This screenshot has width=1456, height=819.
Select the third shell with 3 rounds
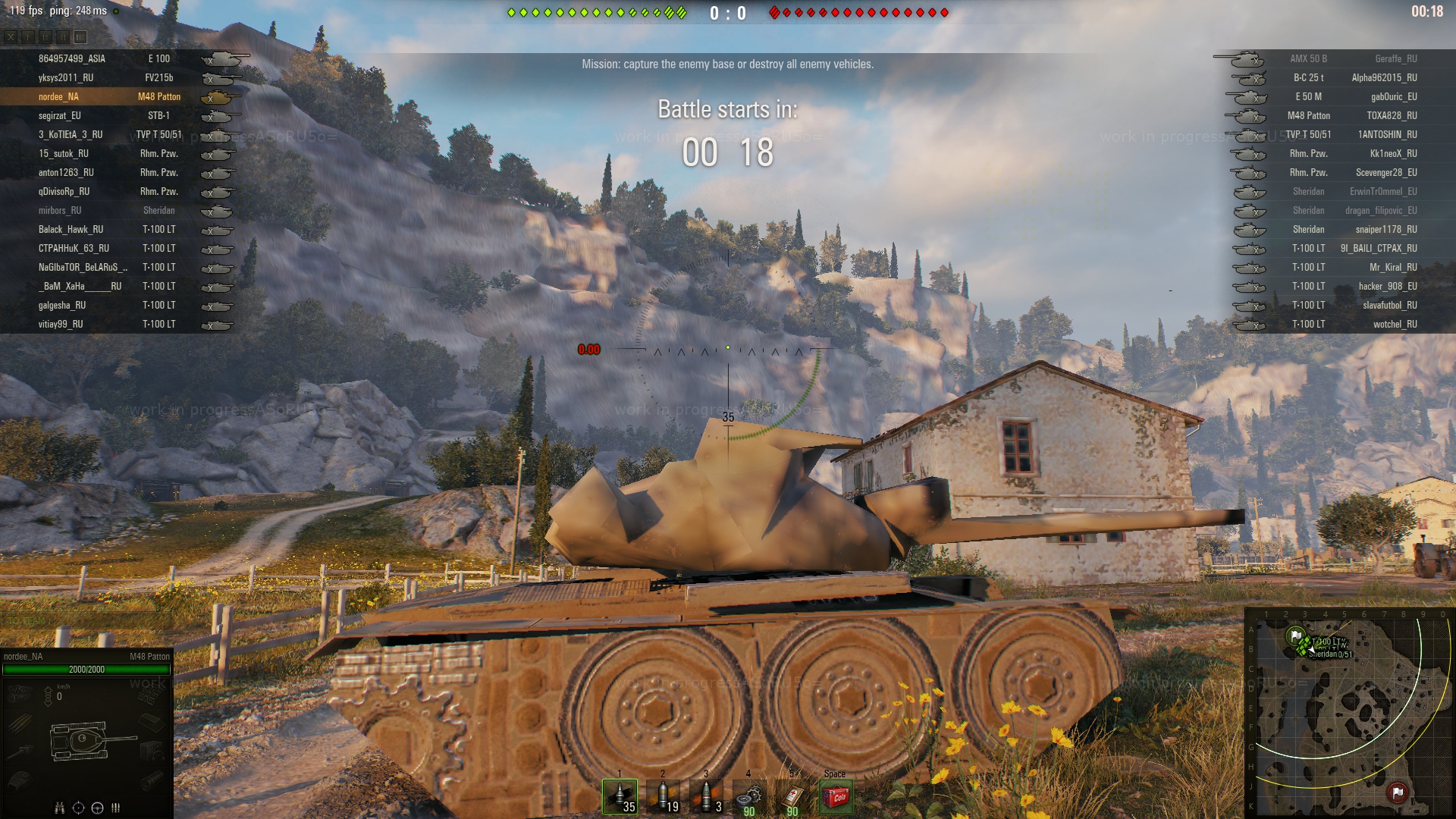point(706,796)
